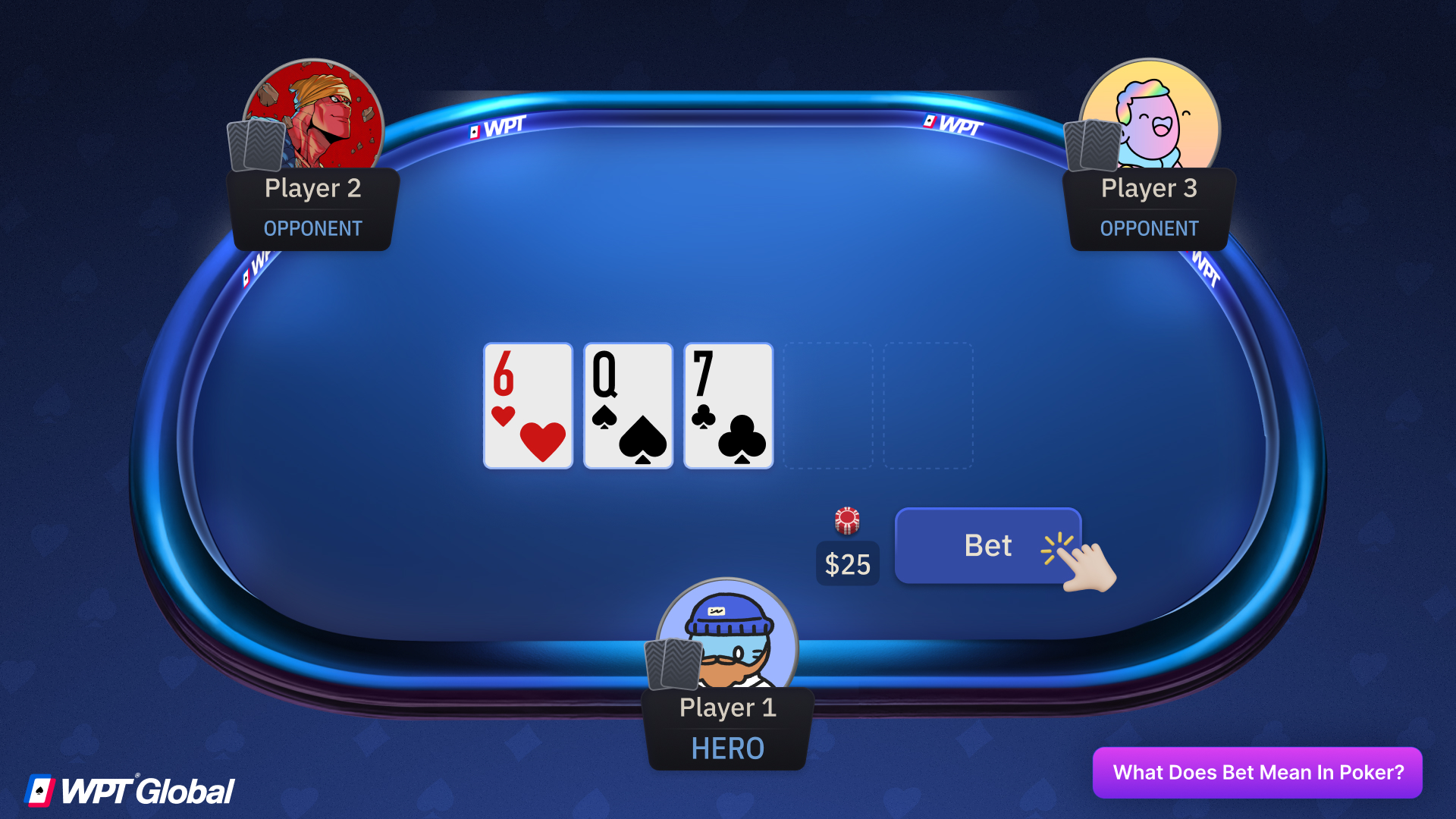Click the empty turn card slot
Screen dimensions: 1456x819
[828, 406]
